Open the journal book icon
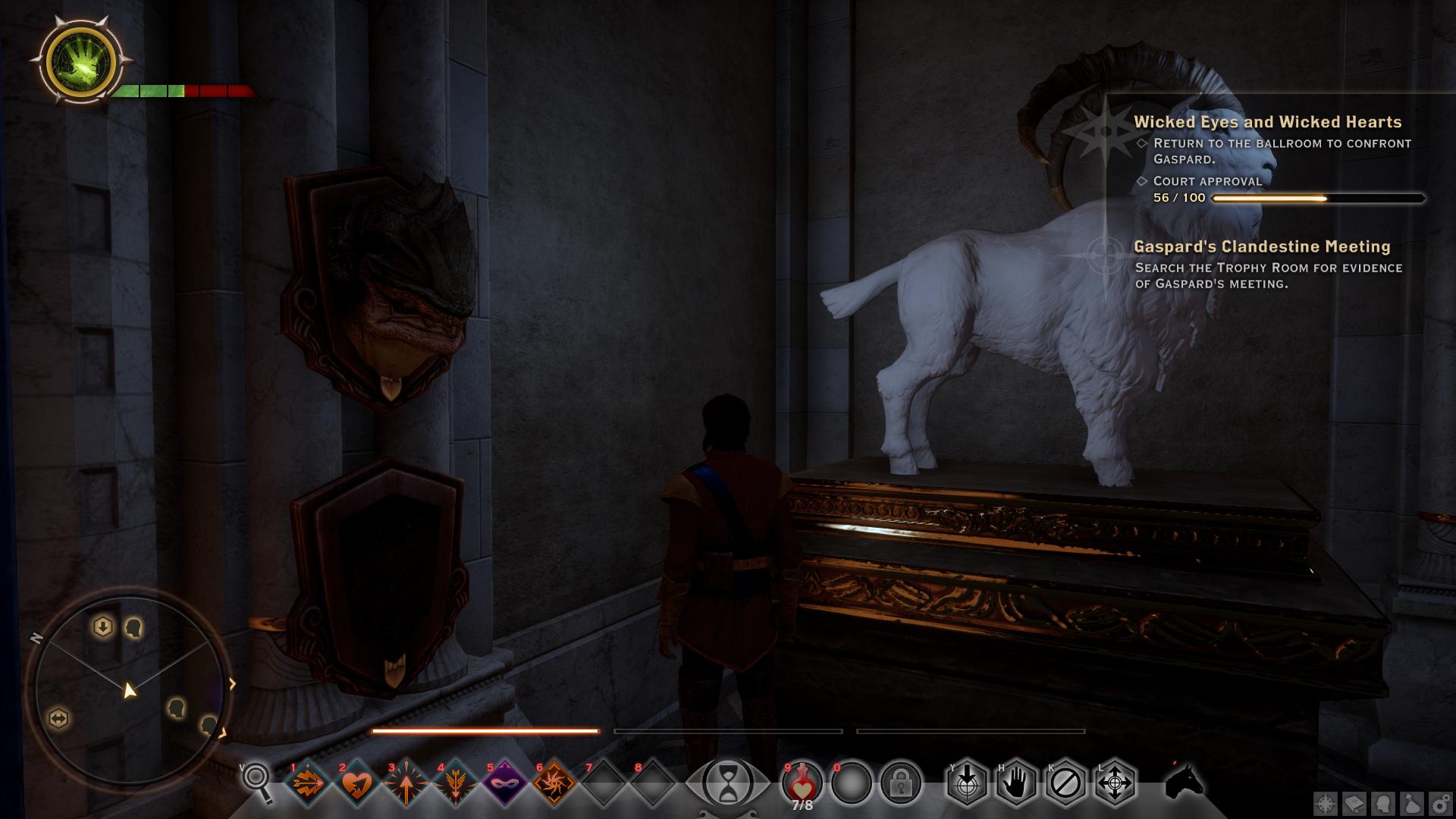The image size is (1456, 819). [x=1354, y=804]
